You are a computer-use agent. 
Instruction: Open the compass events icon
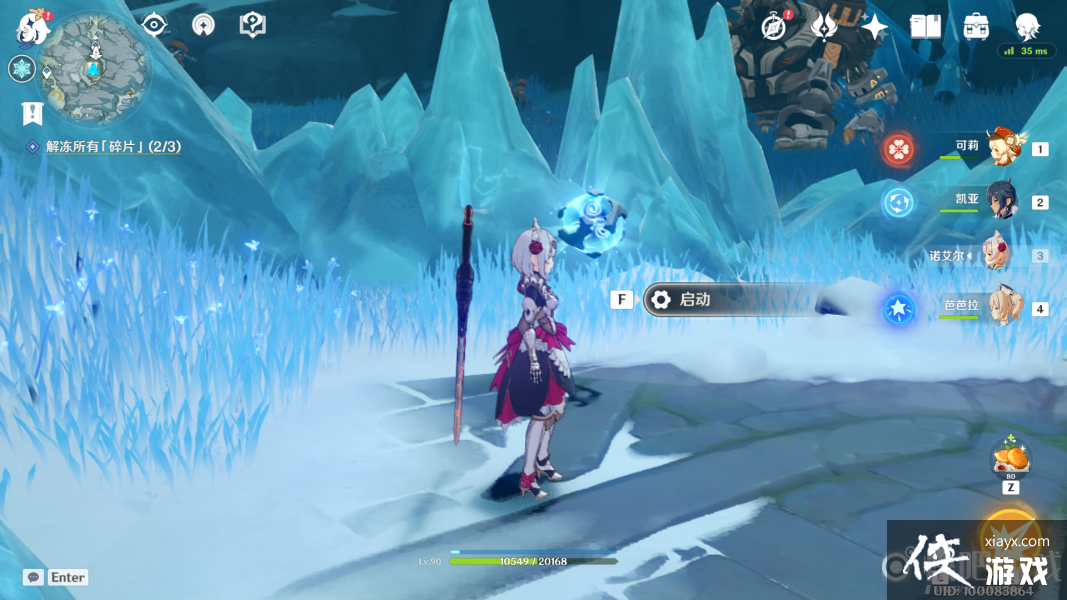coord(772,27)
